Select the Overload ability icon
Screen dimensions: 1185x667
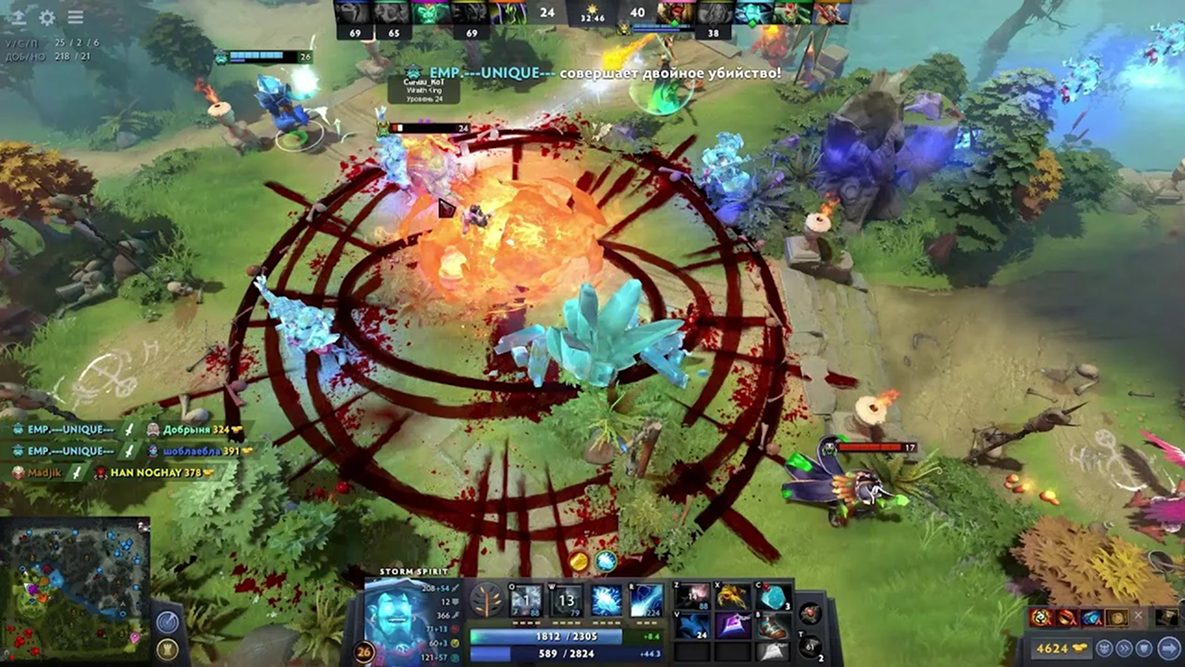click(606, 600)
